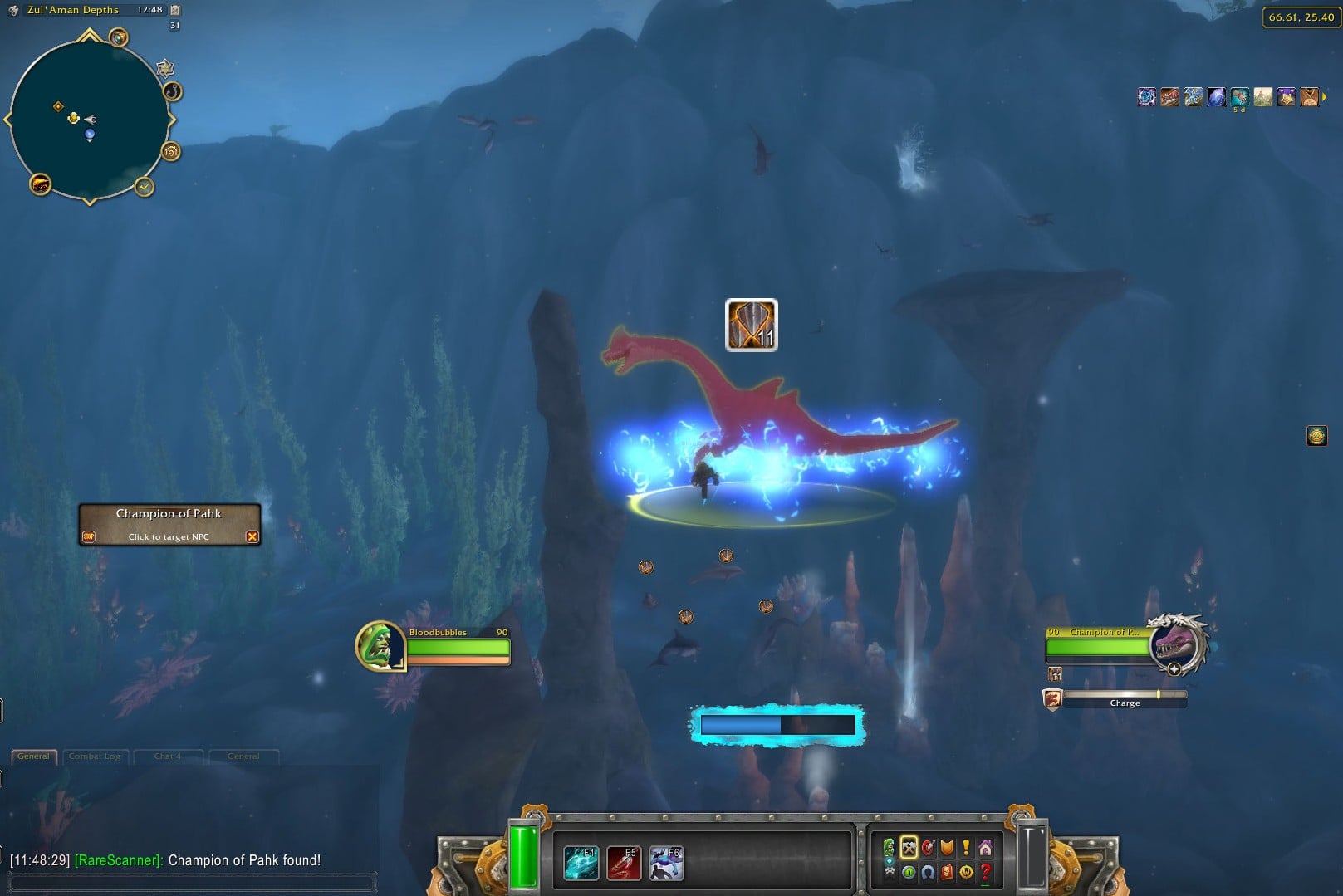Open the red Help question mark icon
This screenshot has height=896, width=1343.
point(986,874)
